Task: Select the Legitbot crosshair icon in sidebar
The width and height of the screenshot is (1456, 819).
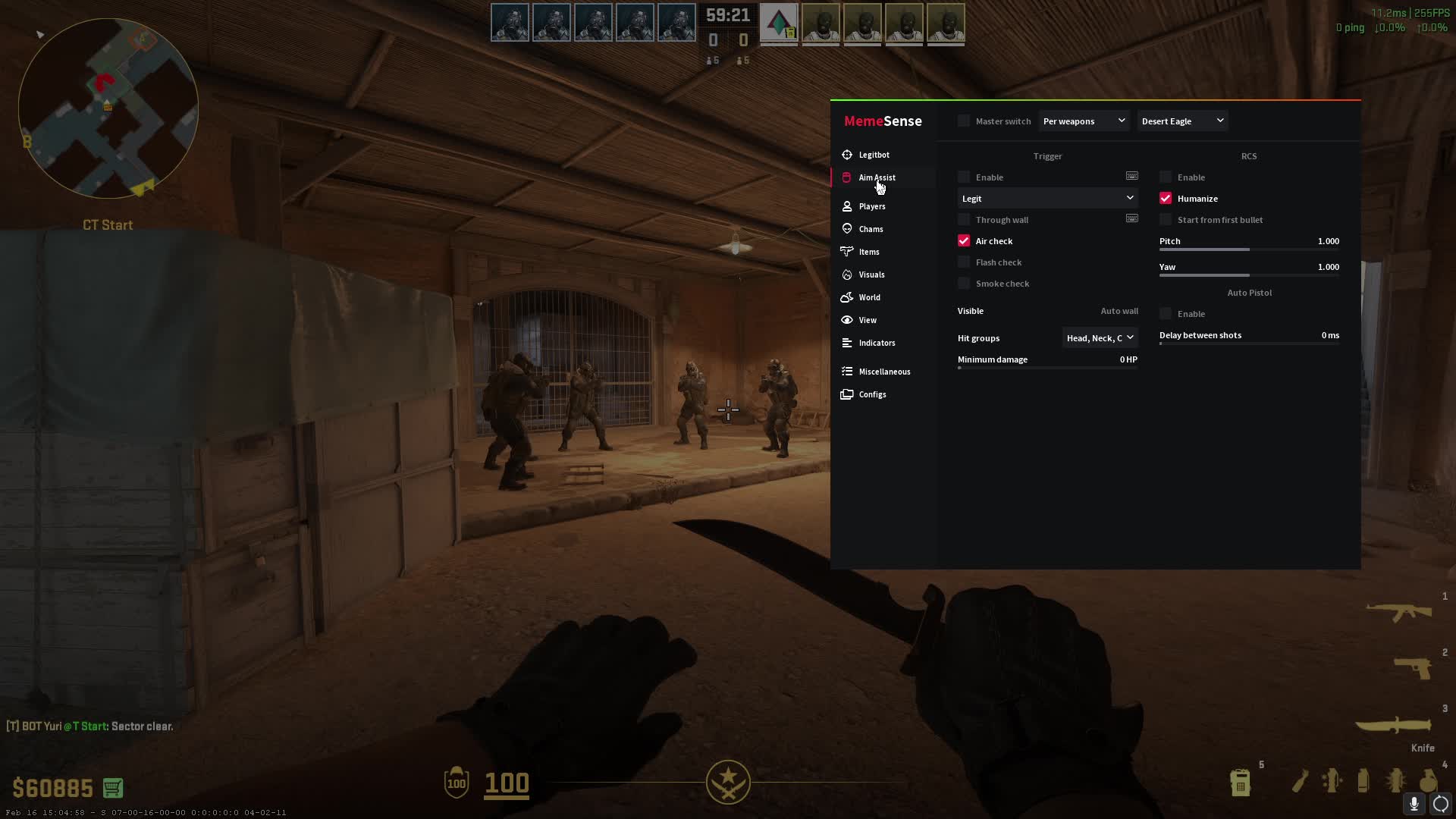Action: click(x=847, y=155)
